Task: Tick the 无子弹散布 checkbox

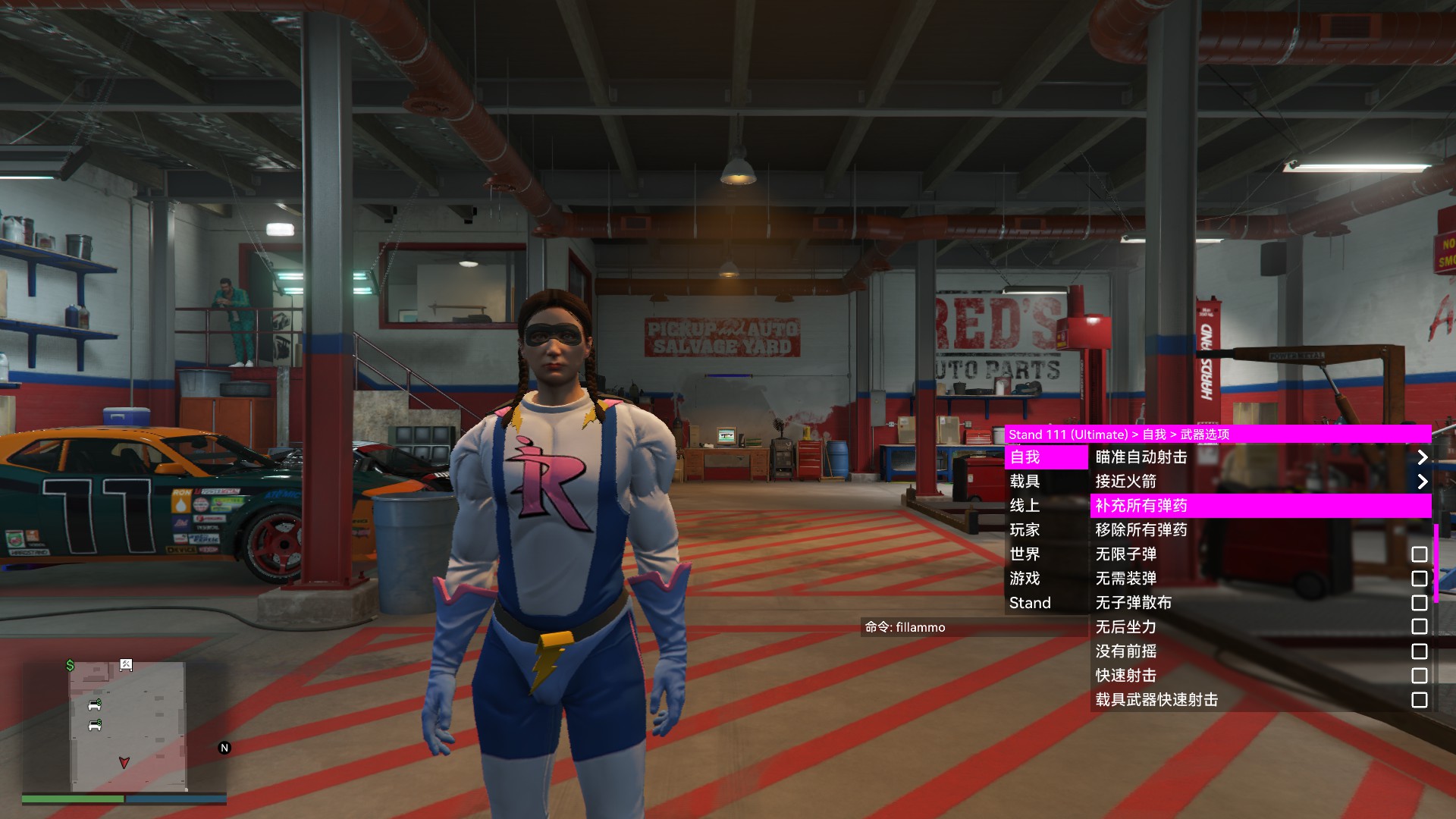Action: [x=1419, y=603]
